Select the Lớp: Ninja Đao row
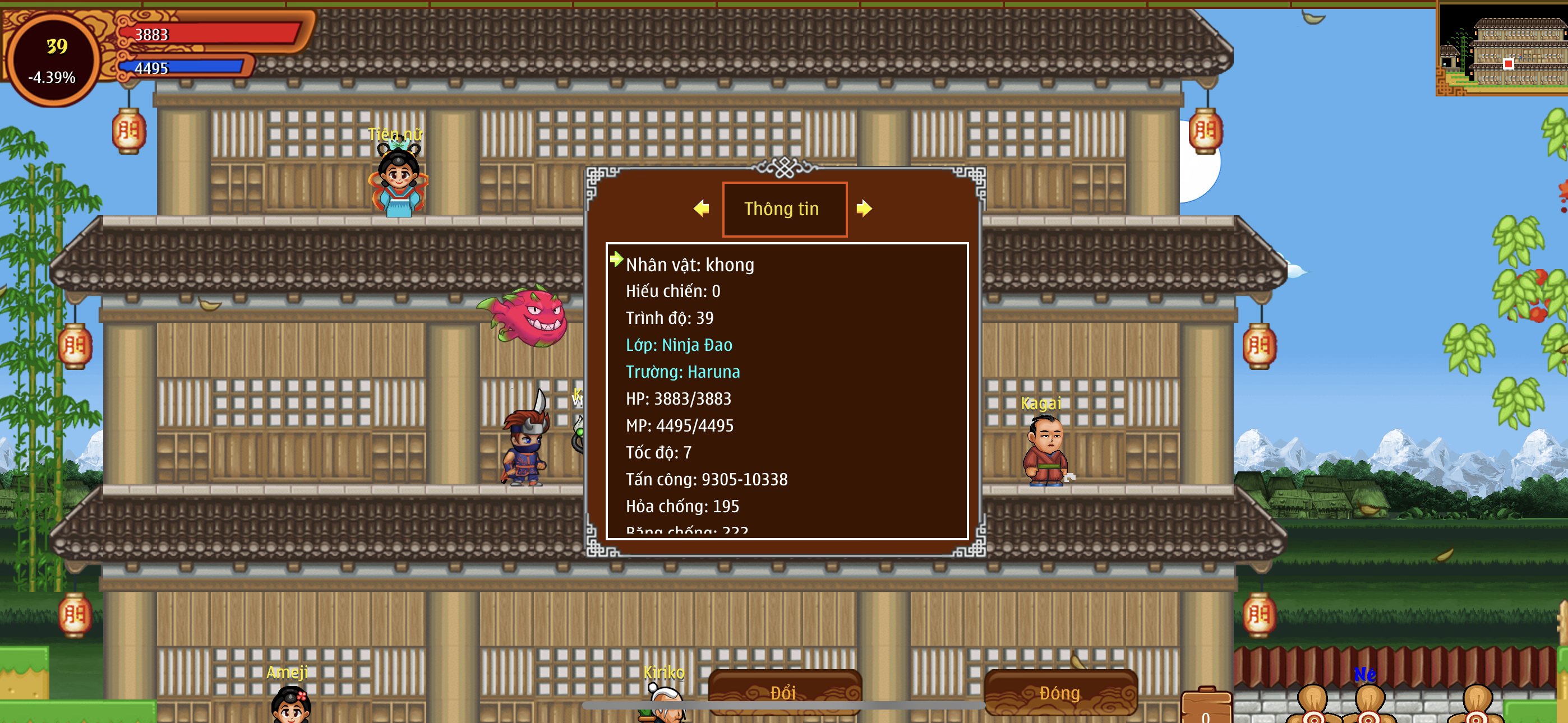1568x723 pixels. tap(679, 345)
